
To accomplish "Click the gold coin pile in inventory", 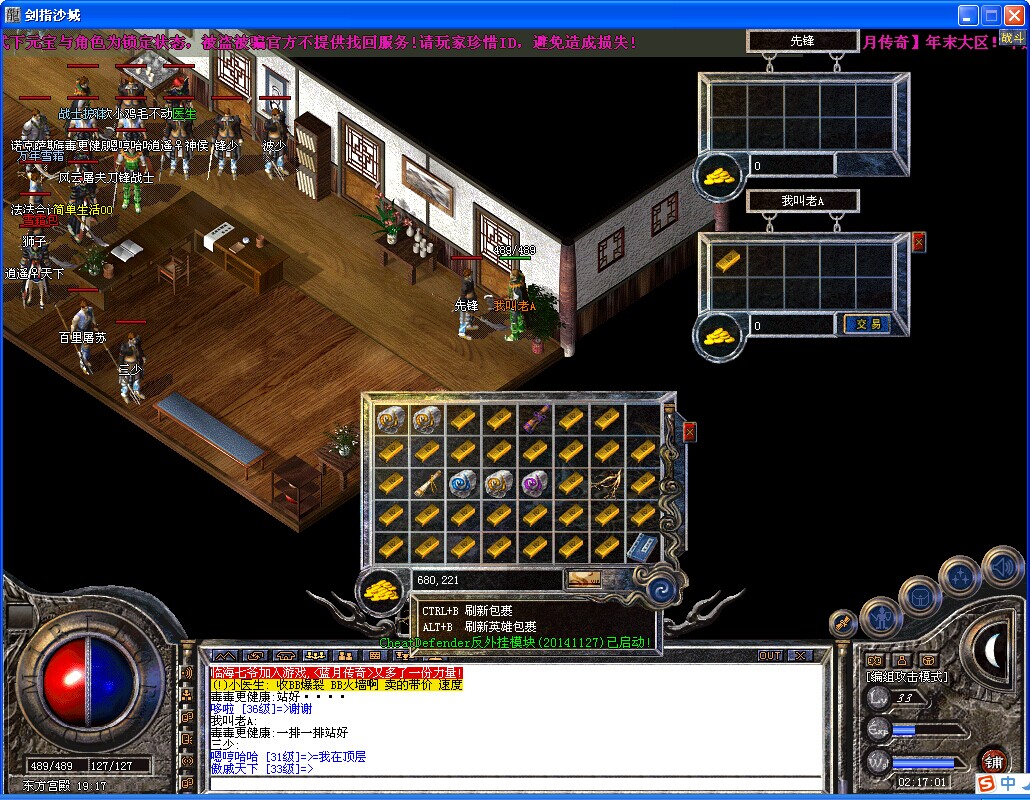I will 381,590.
